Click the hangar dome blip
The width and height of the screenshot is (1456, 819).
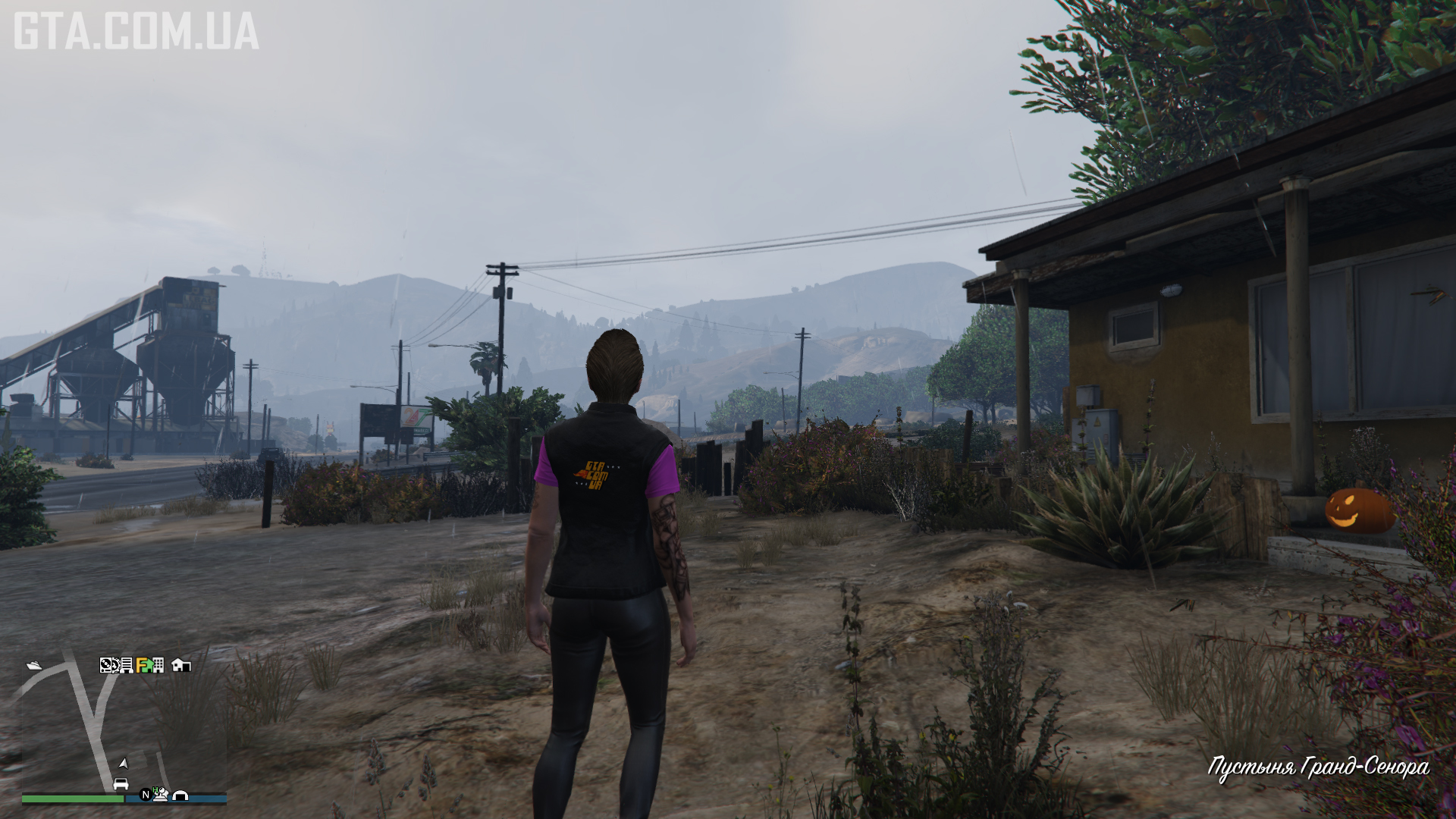coord(180,795)
